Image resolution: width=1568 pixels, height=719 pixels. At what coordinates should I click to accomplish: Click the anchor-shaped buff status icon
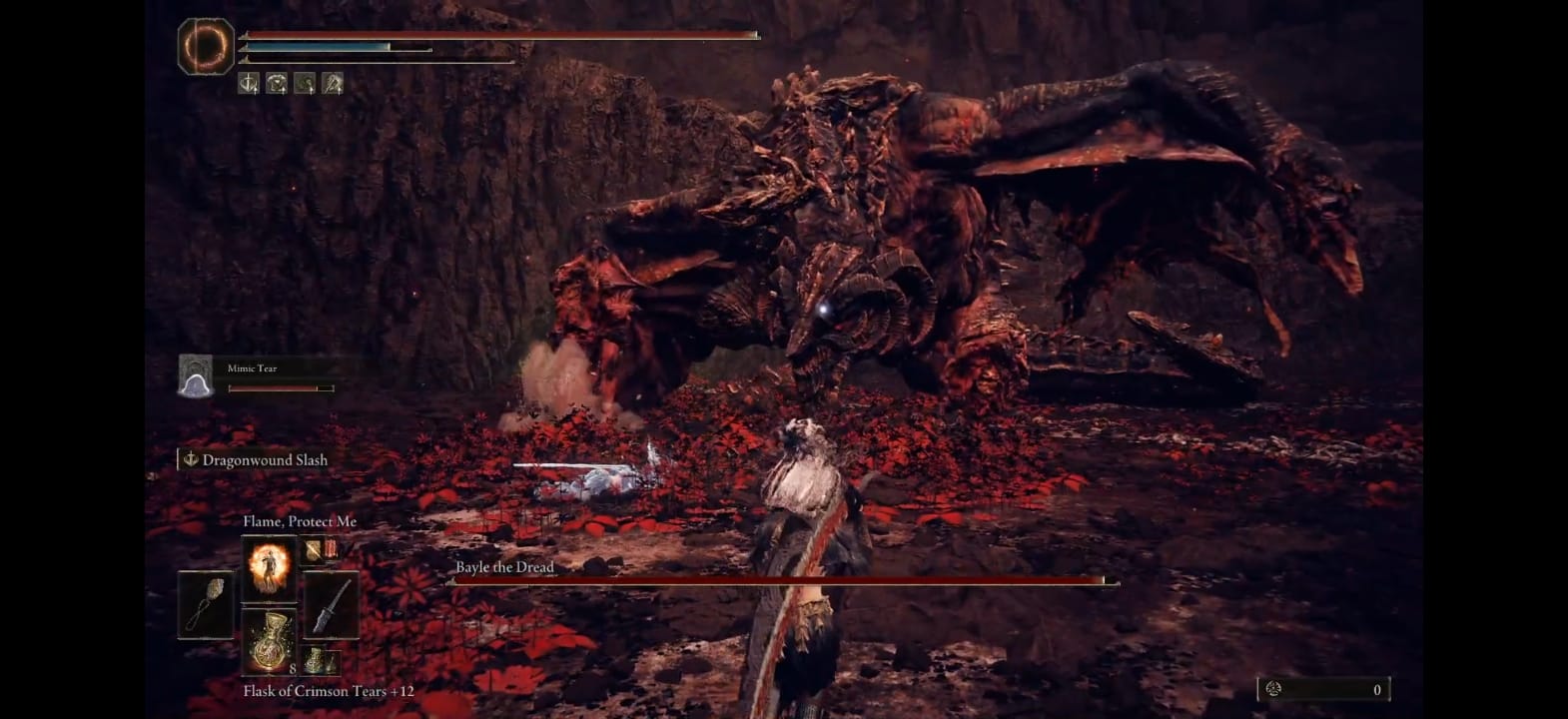[x=249, y=84]
